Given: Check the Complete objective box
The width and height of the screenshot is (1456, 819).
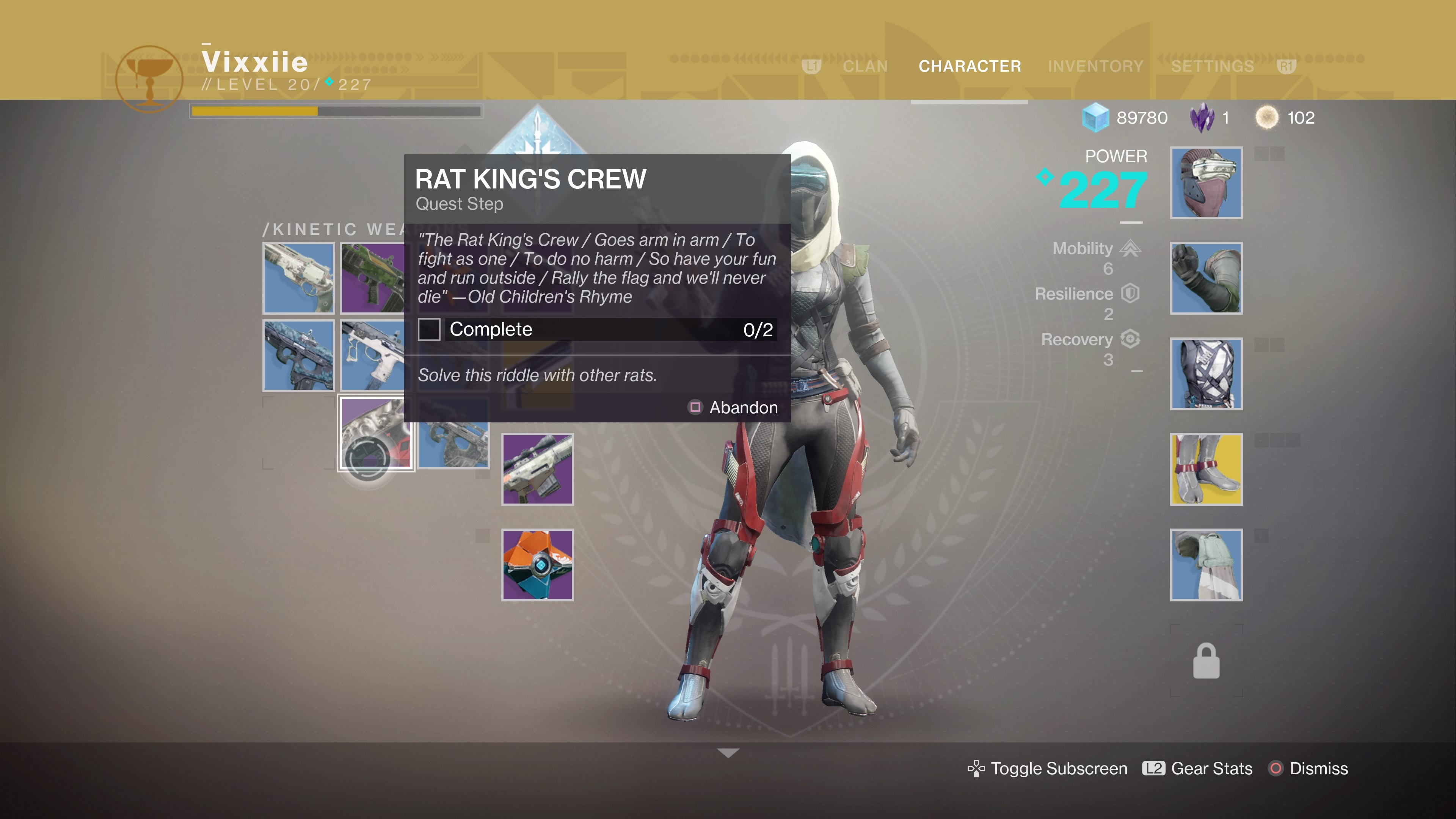Looking at the screenshot, I should (x=429, y=329).
